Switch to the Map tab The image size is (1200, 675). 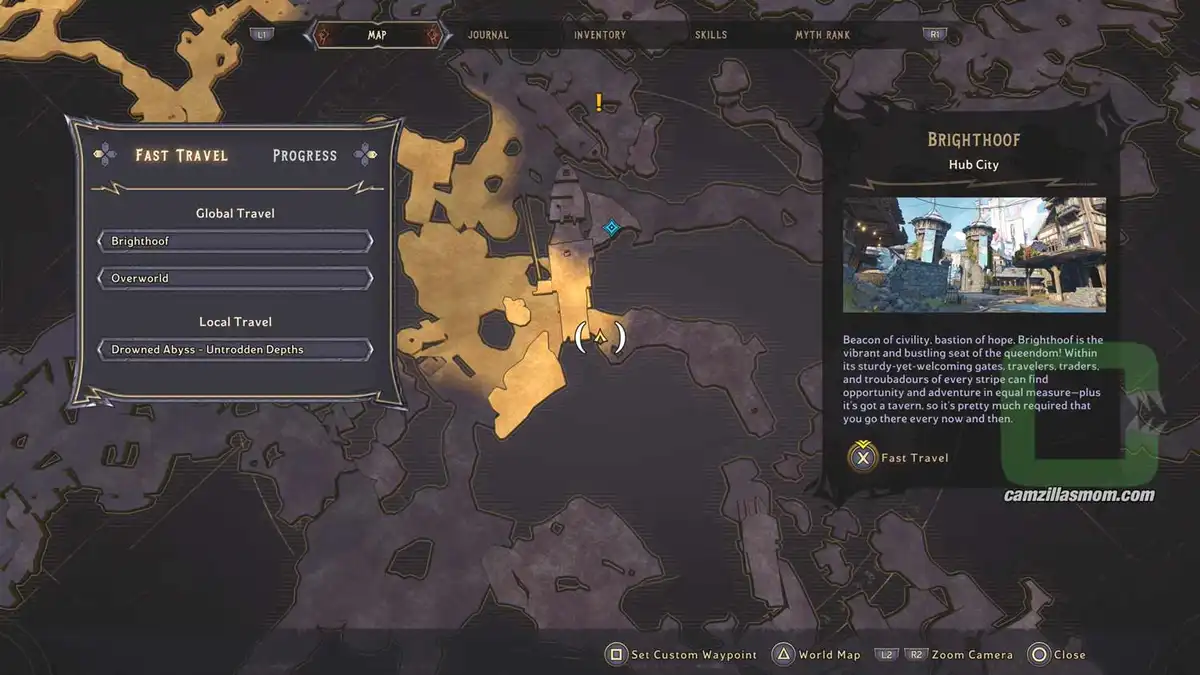[x=377, y=35]
